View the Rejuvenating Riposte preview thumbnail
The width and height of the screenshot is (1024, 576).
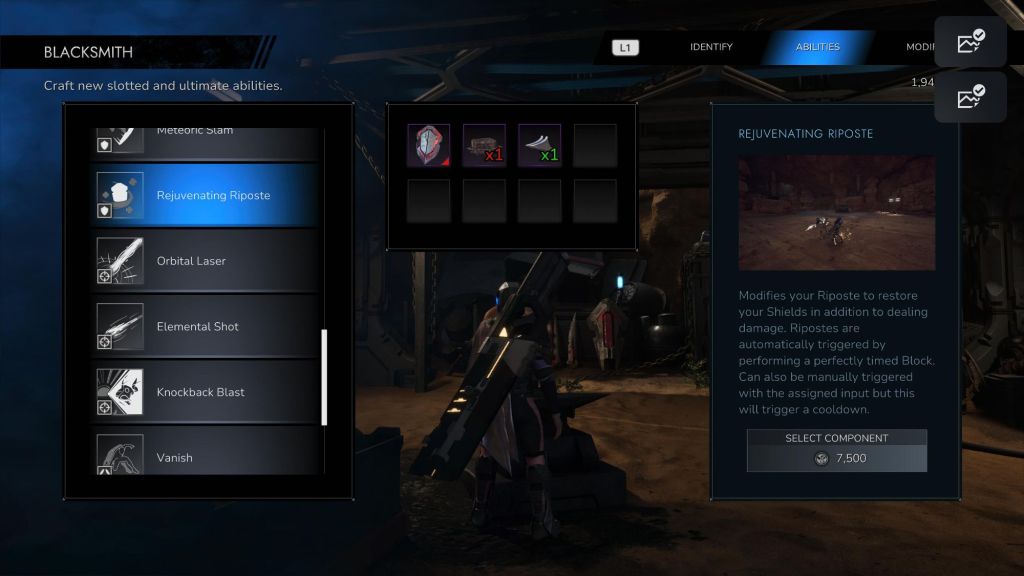[836, 212]
